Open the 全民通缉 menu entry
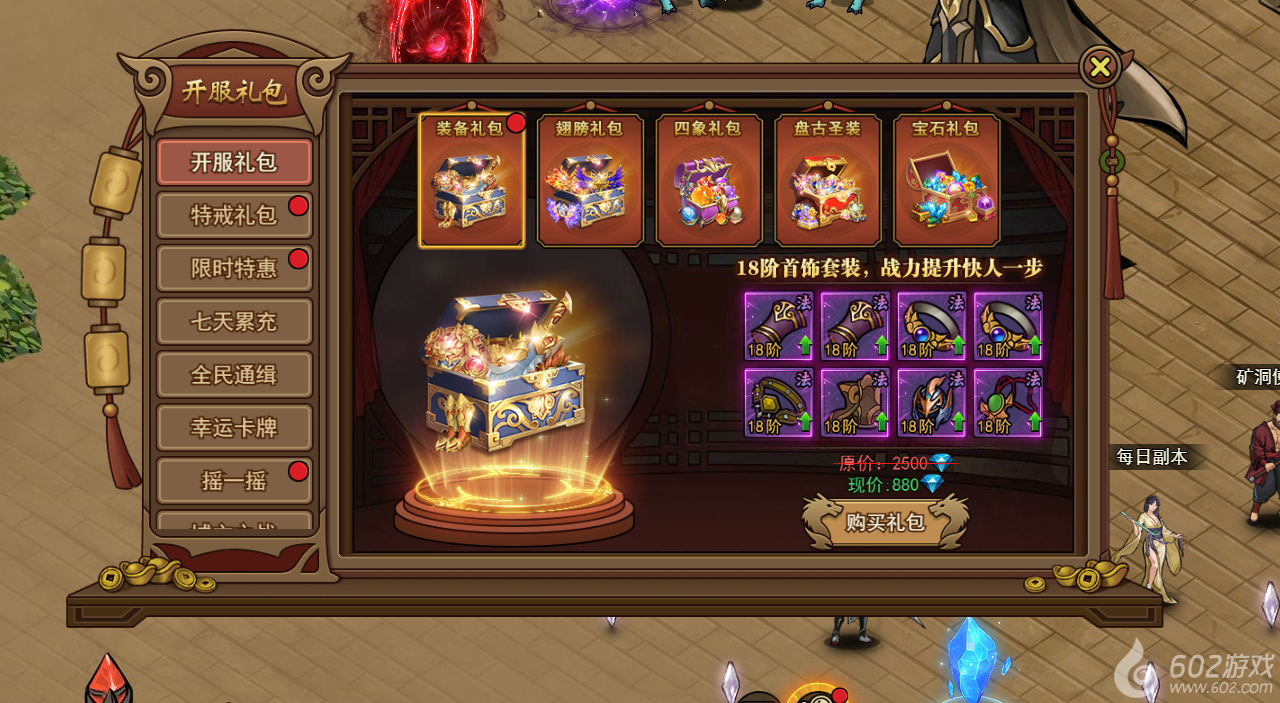The width and height of the screenshot is (1280, 703). tap(234, 375)
